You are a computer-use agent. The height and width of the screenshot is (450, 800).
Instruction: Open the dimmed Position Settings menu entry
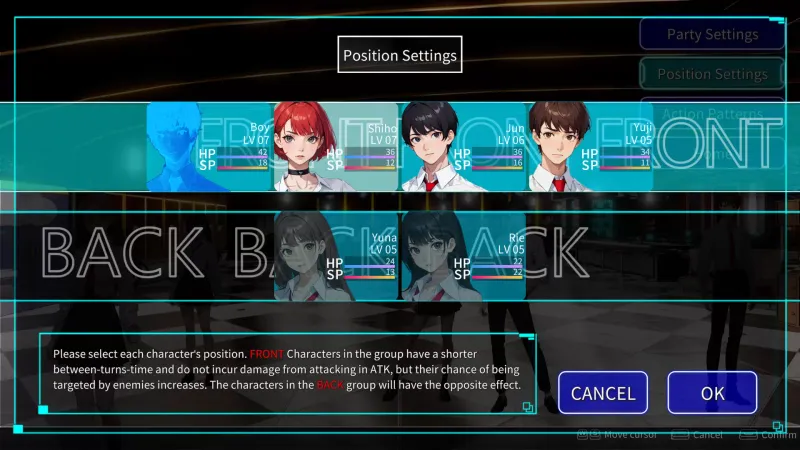pos(712,74)
